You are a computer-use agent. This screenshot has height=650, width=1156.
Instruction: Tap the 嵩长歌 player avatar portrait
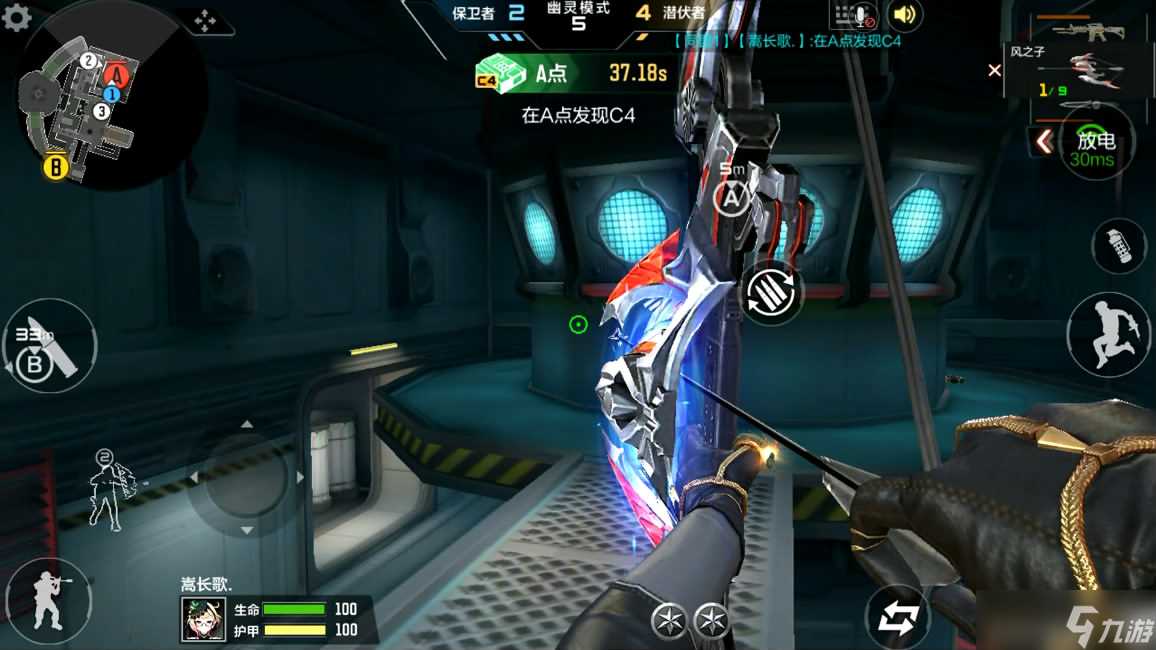203,619
